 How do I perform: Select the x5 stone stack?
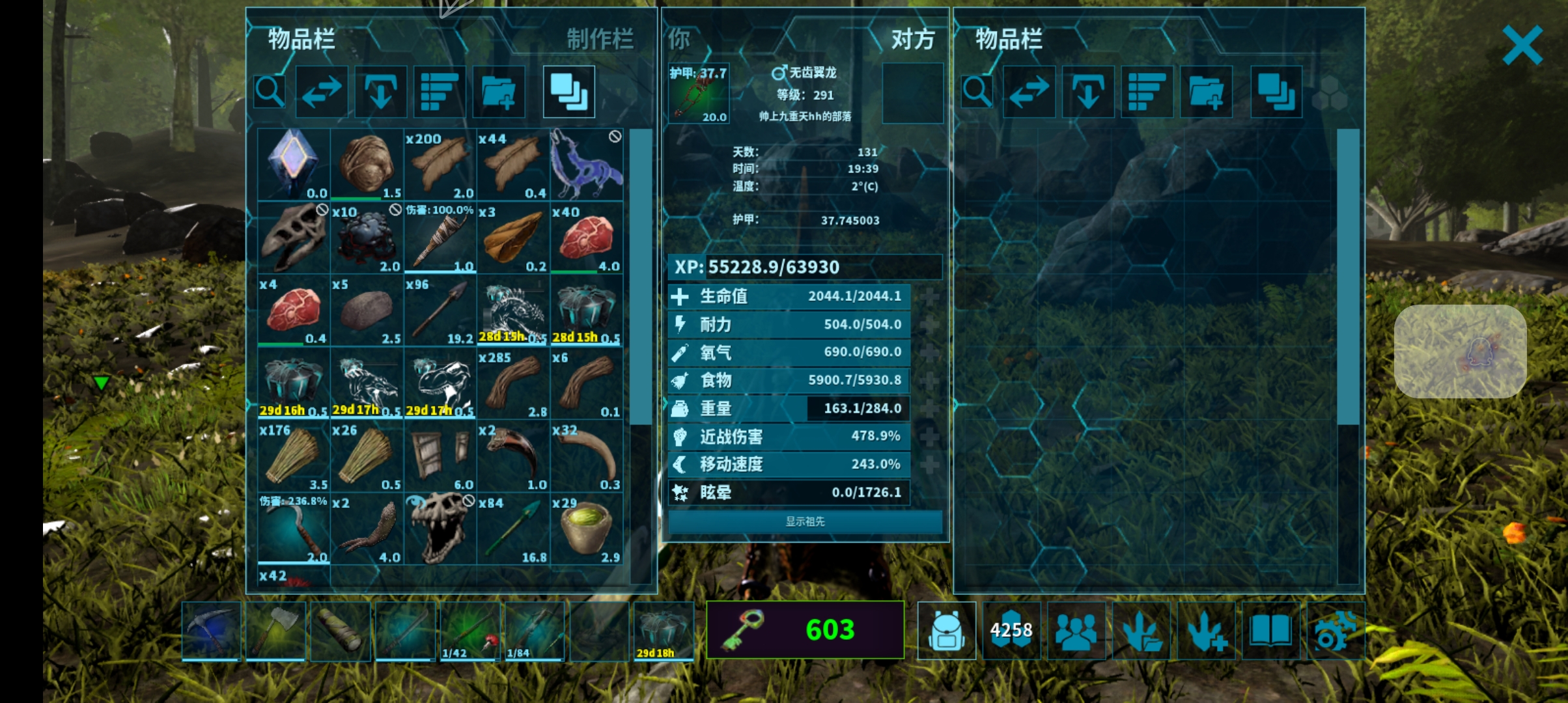click(367, 310)
